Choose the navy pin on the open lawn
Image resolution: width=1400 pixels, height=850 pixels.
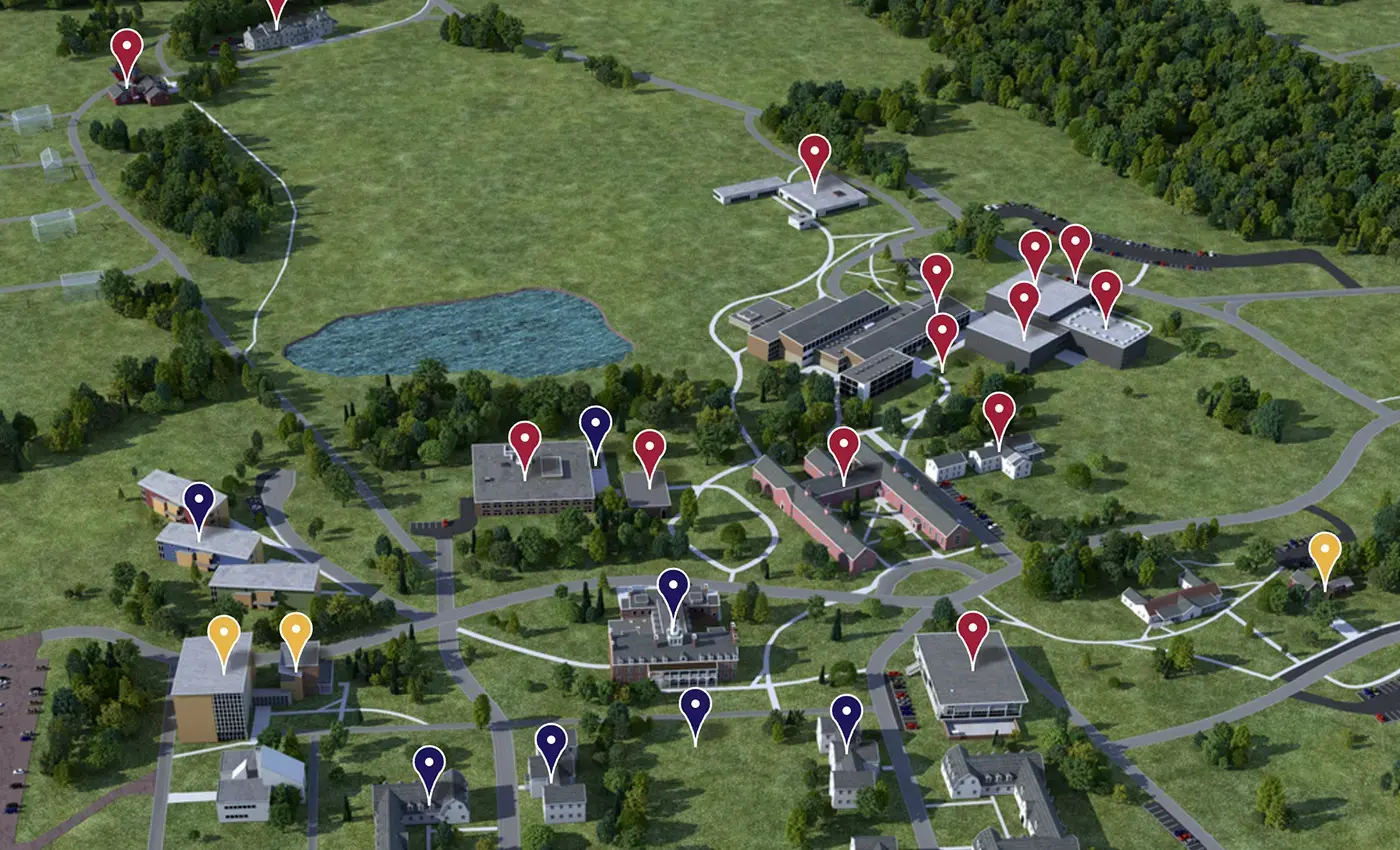pyautogui.click(x=695, y=708)
